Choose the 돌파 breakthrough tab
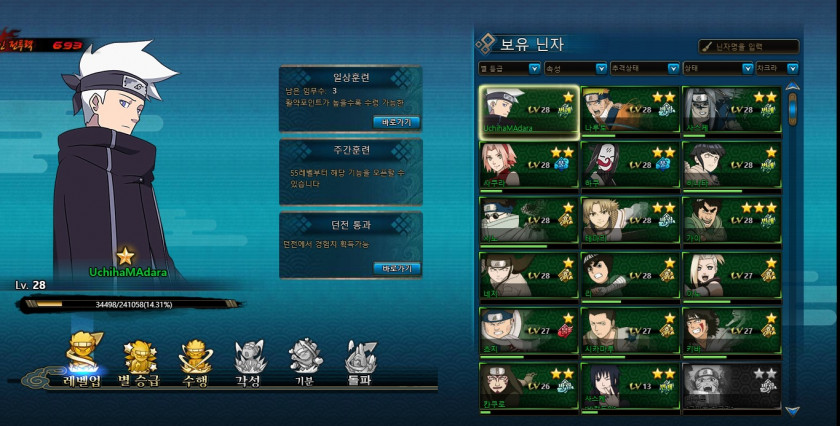Image resolution: width=840 pixels, height=426 pixels. pos(360,361)
